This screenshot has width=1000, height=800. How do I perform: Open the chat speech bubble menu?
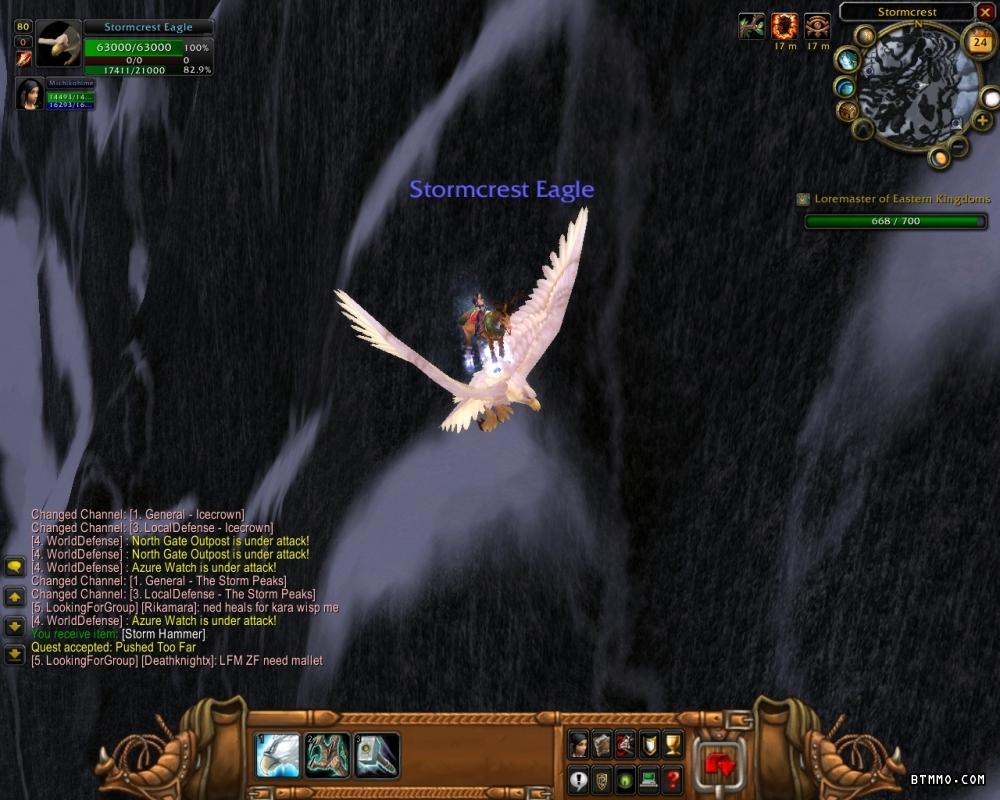tap(15, 567)
